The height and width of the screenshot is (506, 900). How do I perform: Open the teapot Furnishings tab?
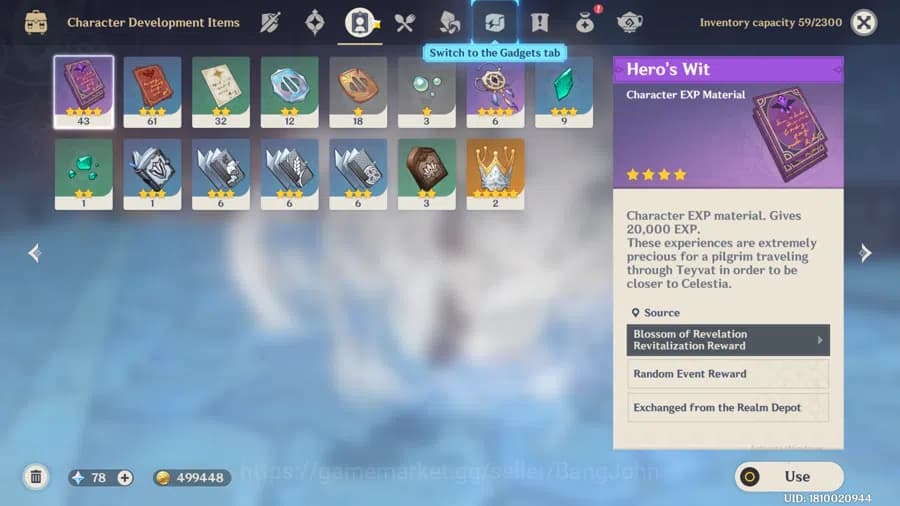pos(630,22)
